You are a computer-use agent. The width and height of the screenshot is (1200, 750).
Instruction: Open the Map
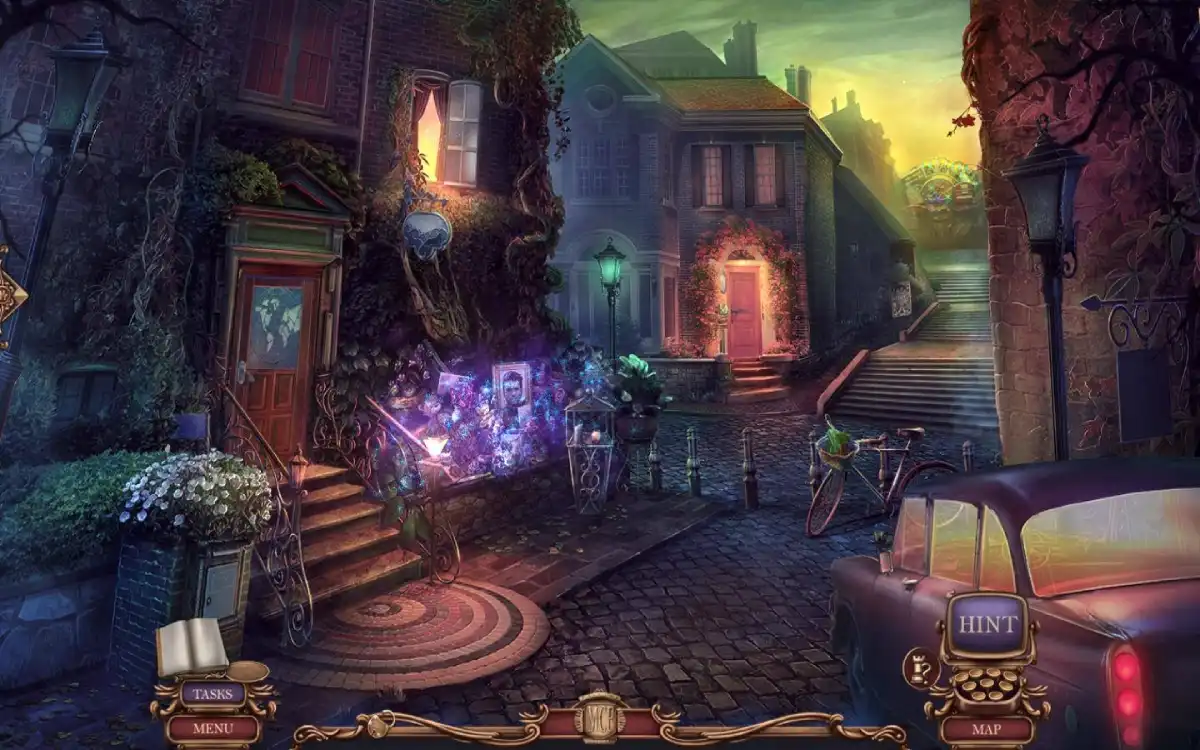[987, 729]
